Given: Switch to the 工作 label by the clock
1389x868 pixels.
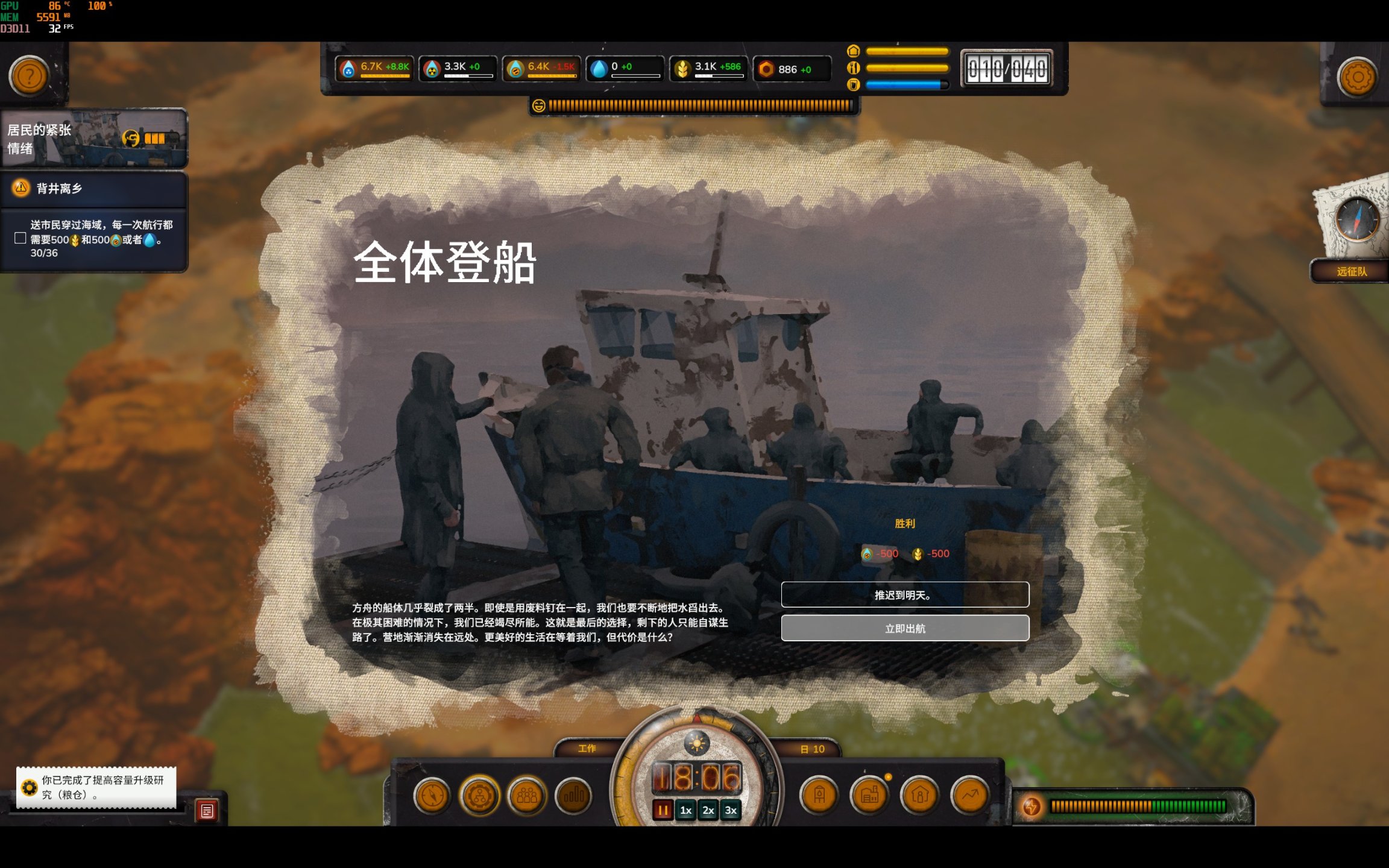Looking at the screenshot, I should [x=587, y=749].
